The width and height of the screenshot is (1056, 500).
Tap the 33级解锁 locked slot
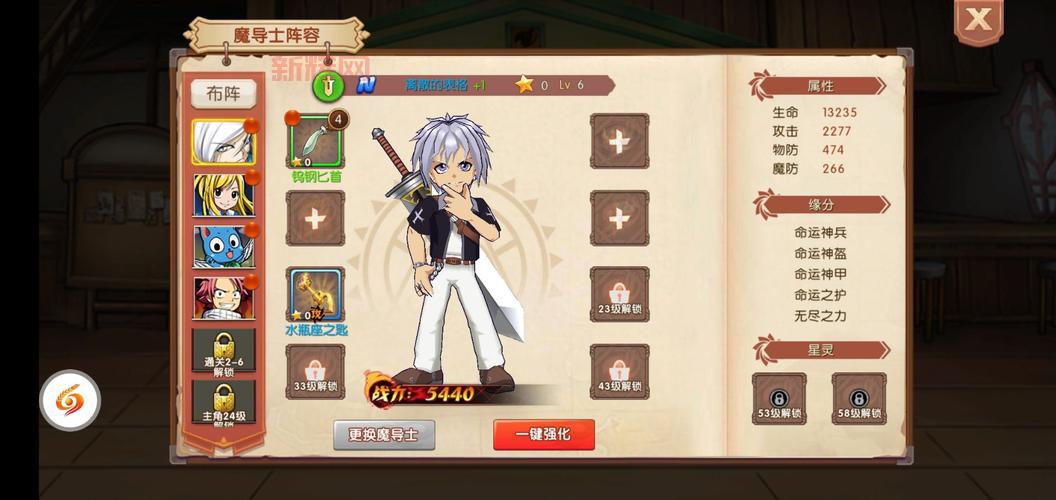(316, 372)
